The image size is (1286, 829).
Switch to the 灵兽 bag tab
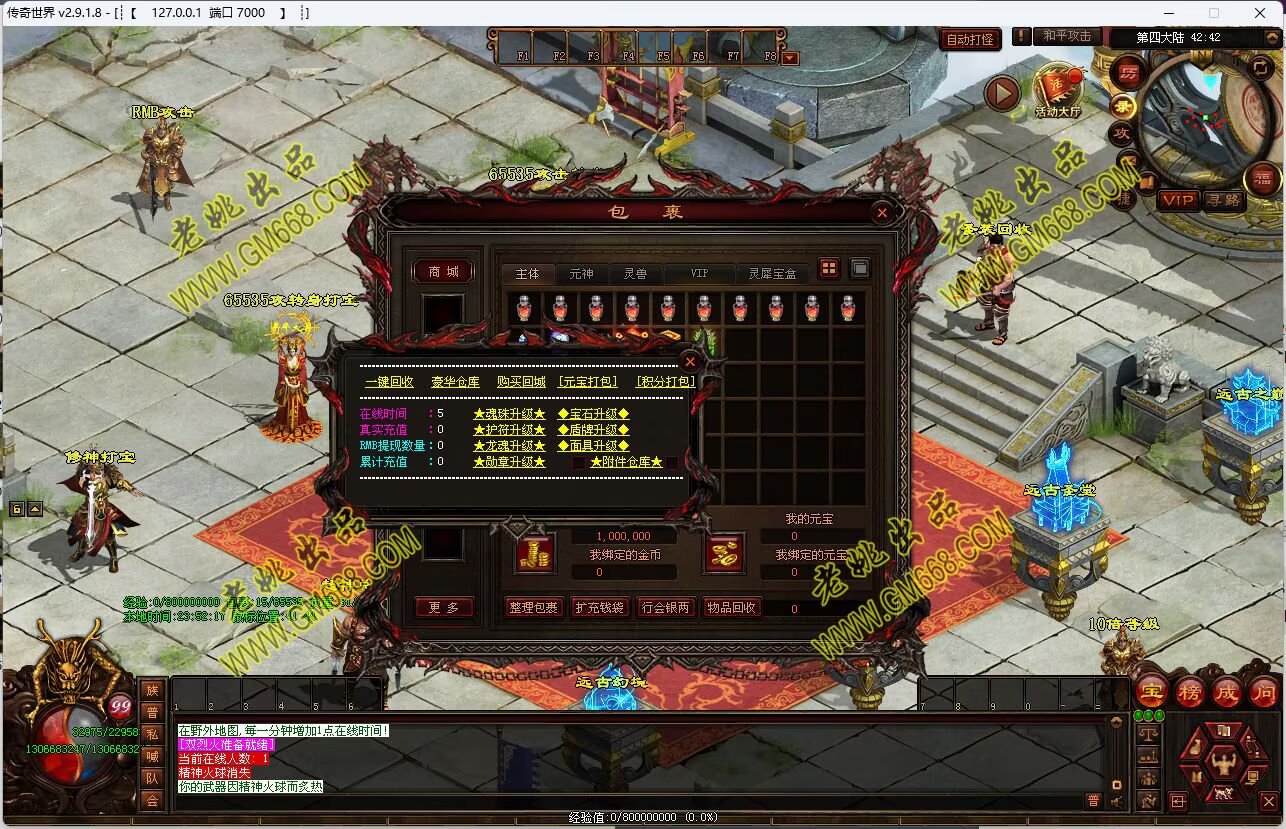tap(635, 273)
